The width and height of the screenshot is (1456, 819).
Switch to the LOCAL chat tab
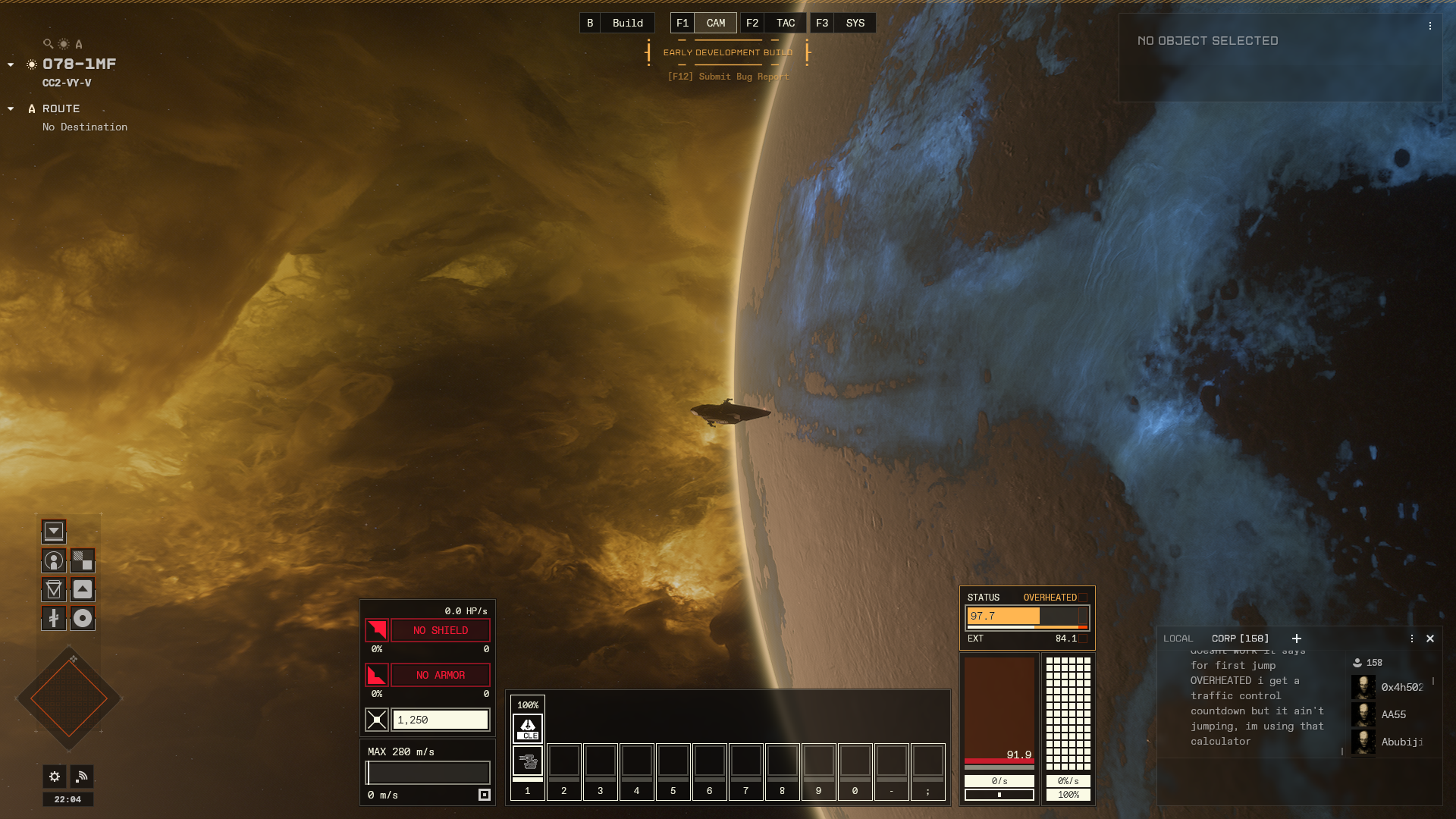pos(1178,639)
